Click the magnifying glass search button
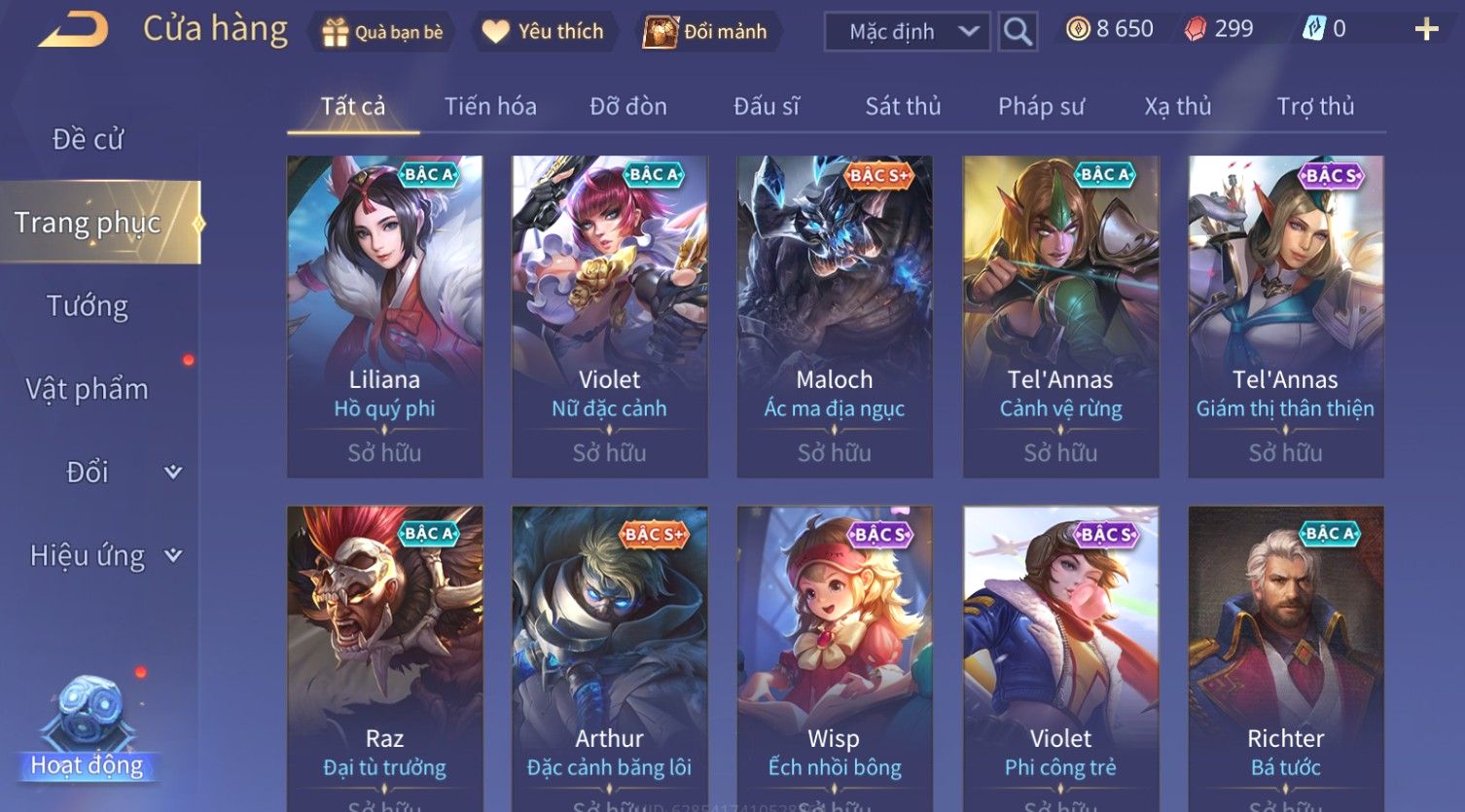The width and height of the screenshot is (1465, 812). coord(1018,32)
